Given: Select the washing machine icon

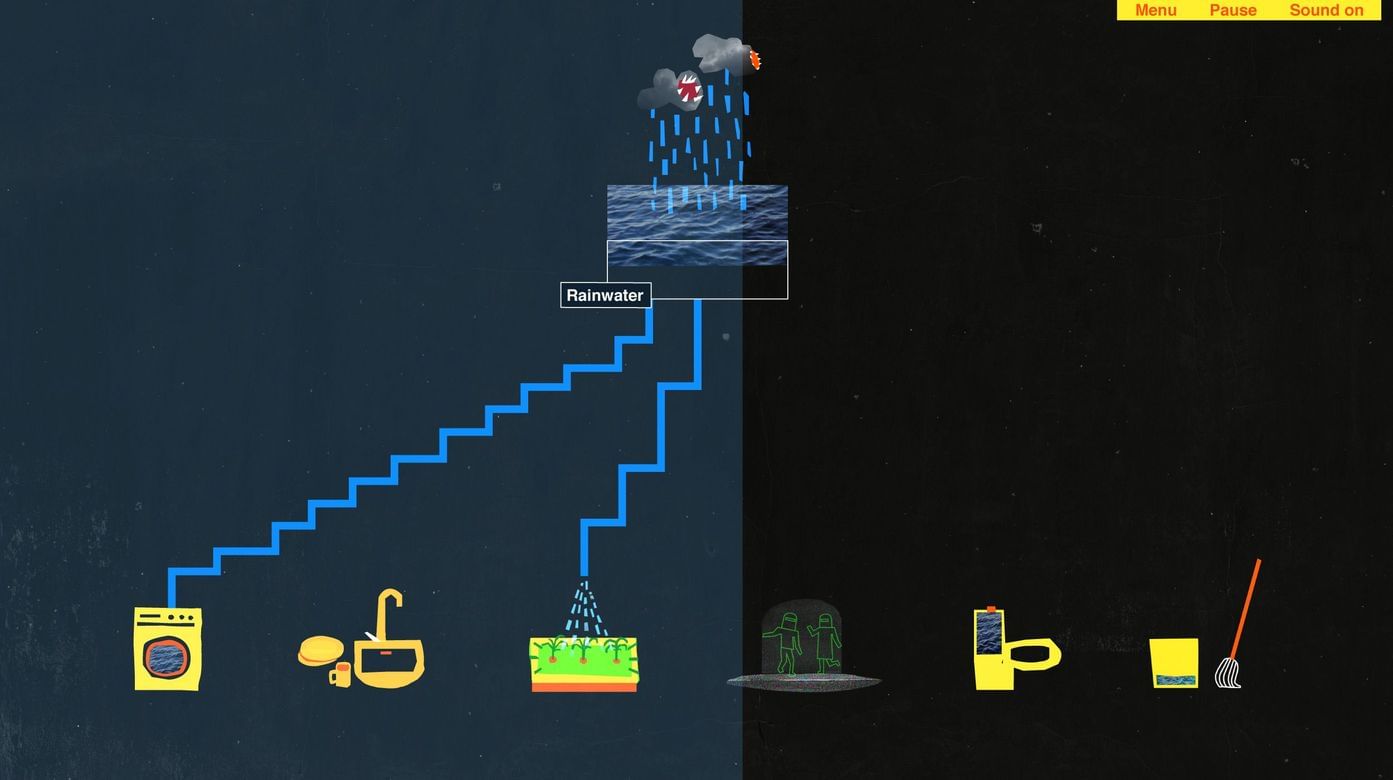Looking at the screenshot, I should pos(168,648).
